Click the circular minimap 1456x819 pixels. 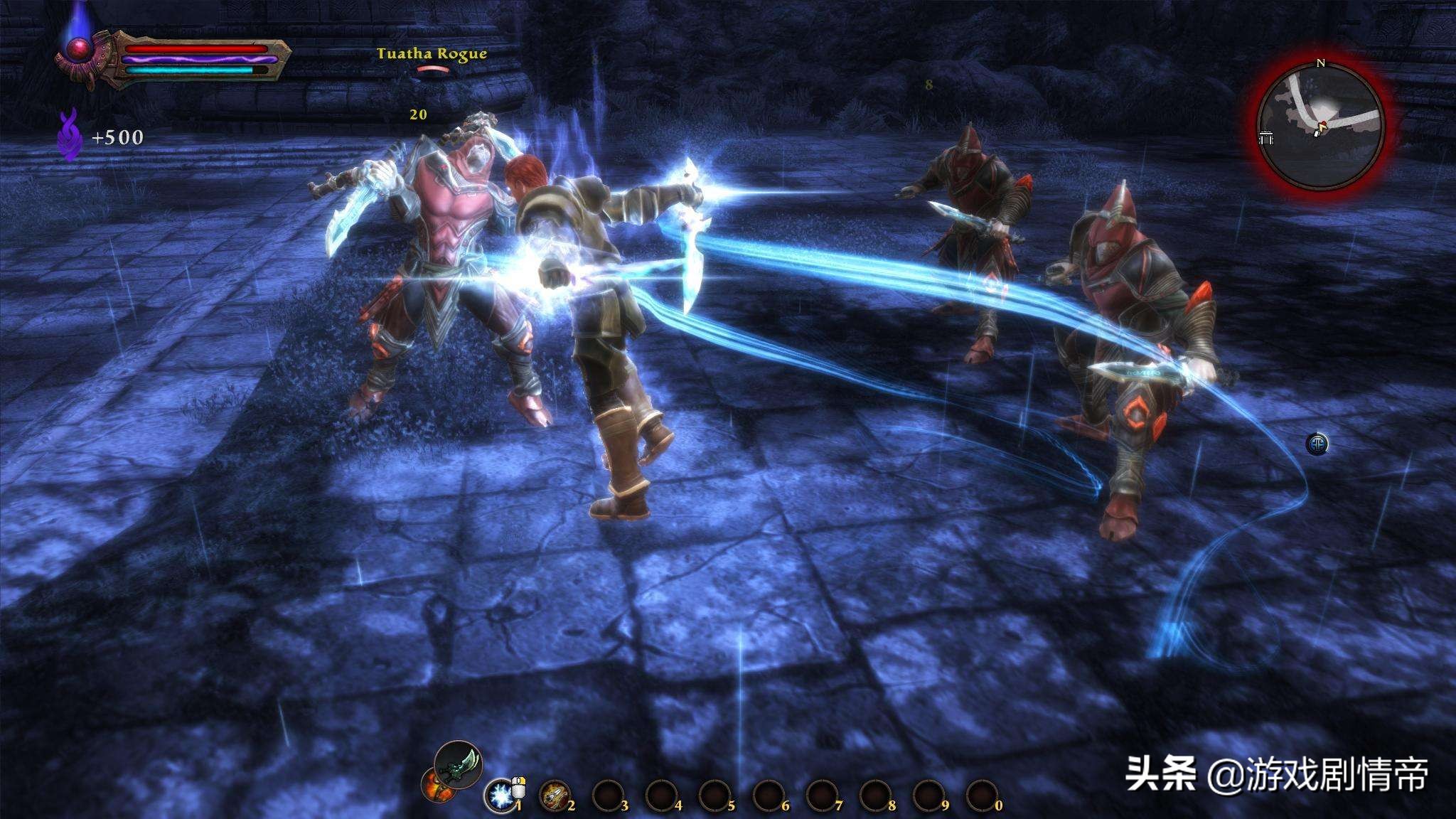pyautogui.click(x=1319, y=128)
